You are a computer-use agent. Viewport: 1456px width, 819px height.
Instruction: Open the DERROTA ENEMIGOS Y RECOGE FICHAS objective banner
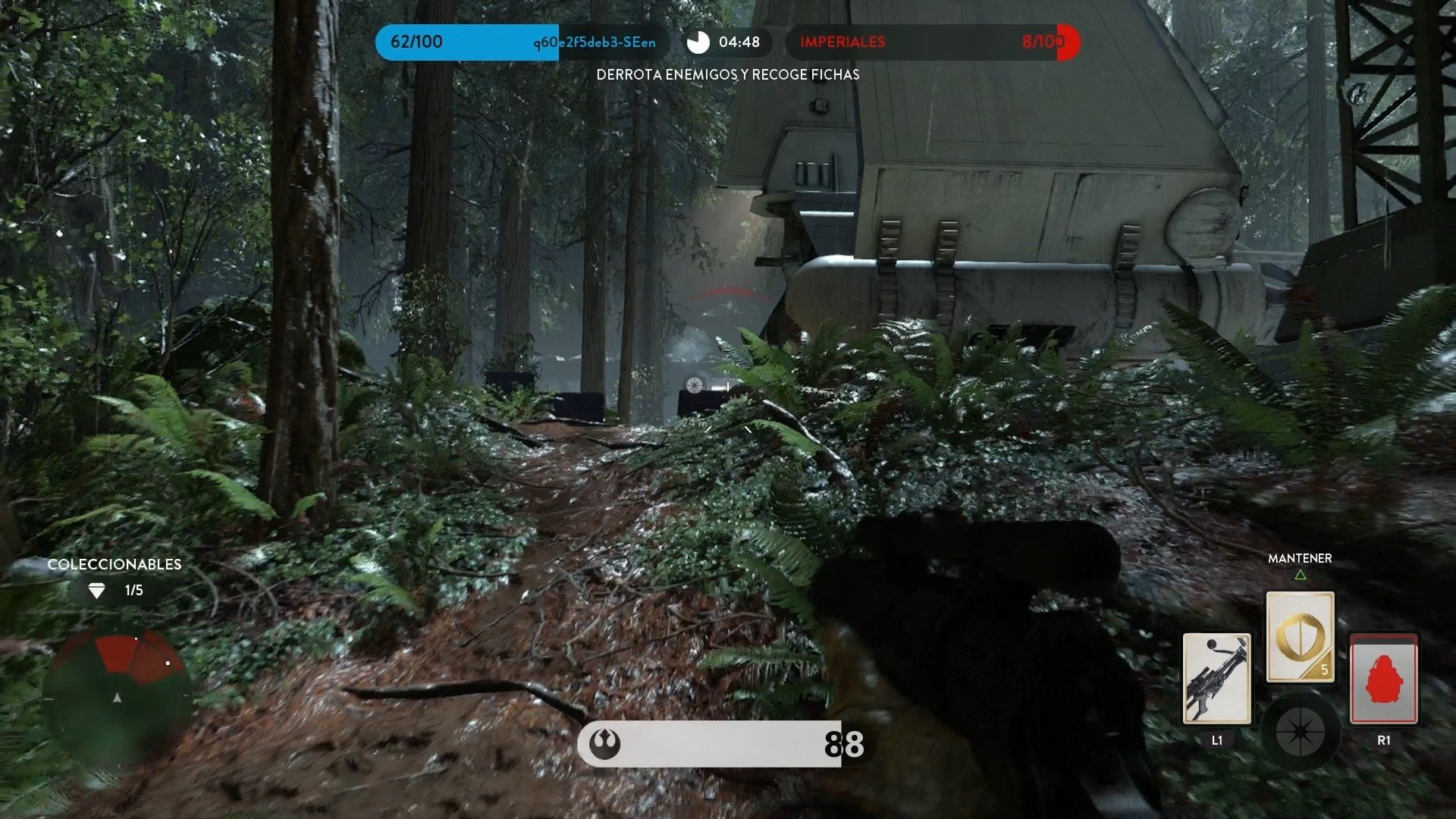coord(728,75)
